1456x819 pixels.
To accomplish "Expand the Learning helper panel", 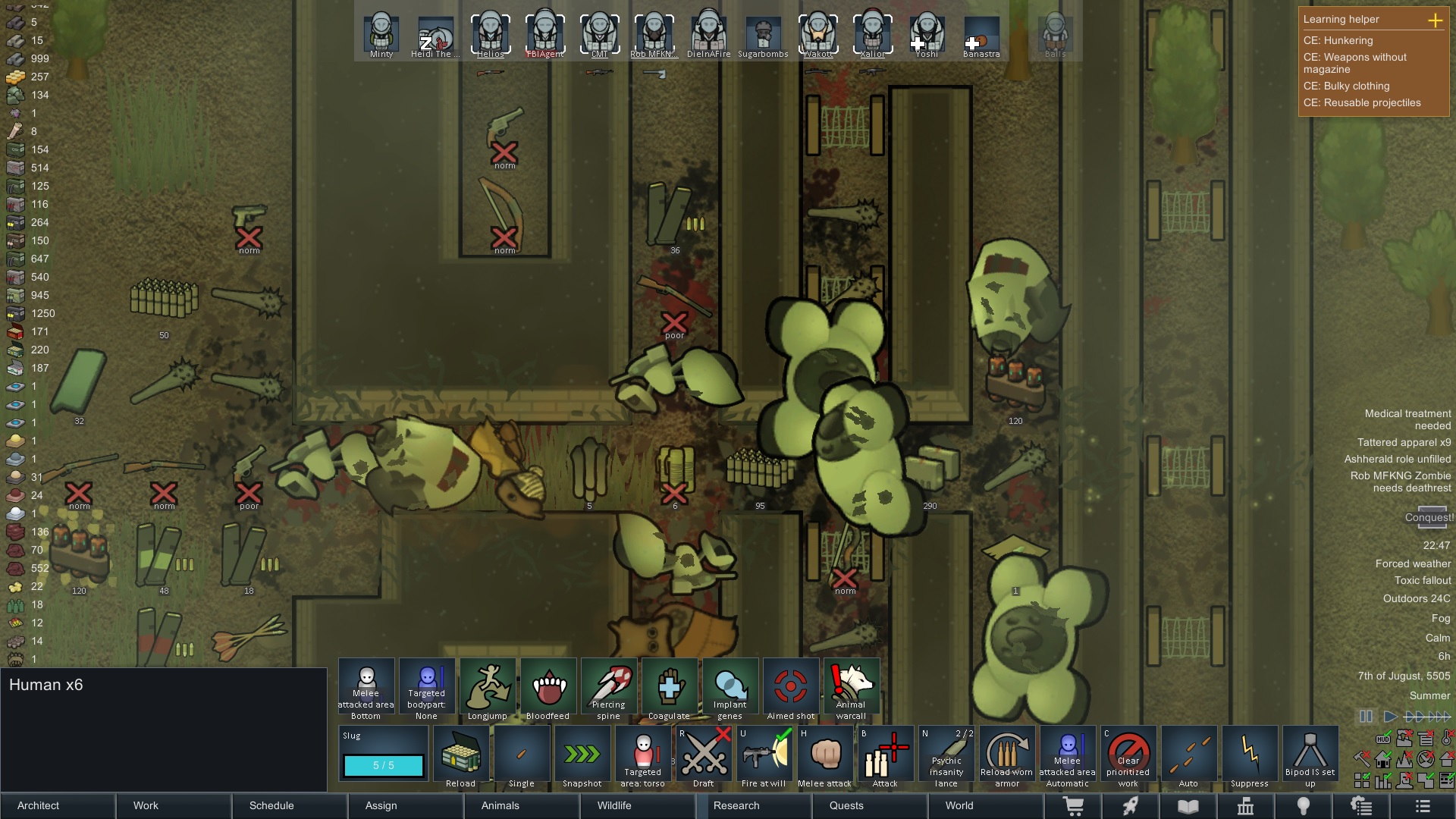I will point(1437,21).
